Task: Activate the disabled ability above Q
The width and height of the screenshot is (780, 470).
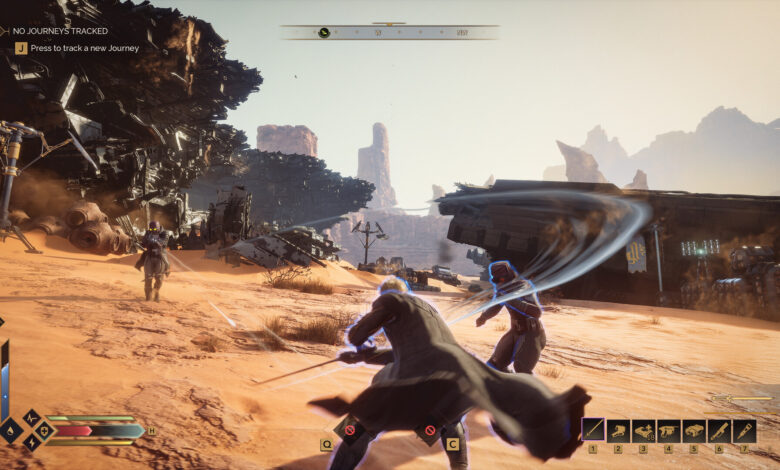Action: 350,431
